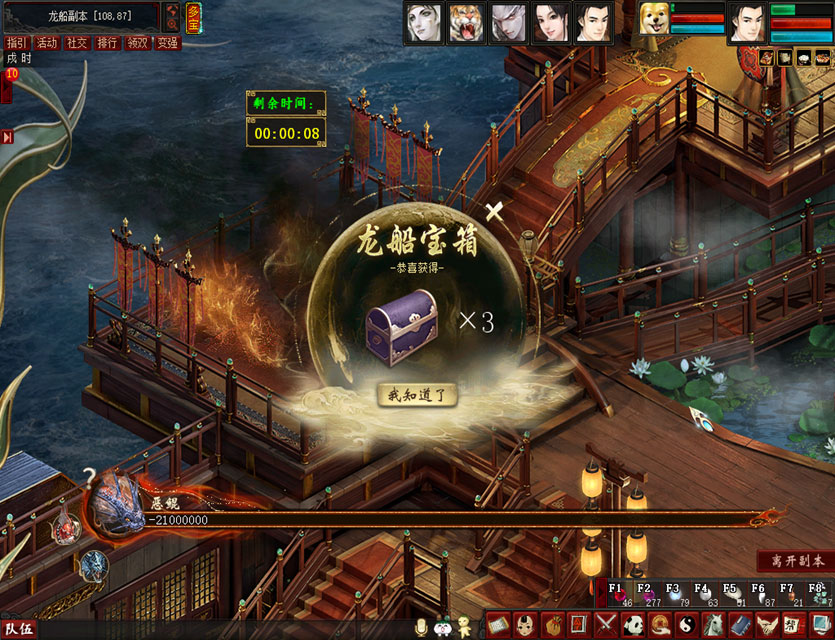The image size is (835, 640).
Task: Open the money bag inventory icon
Action: 553,626
